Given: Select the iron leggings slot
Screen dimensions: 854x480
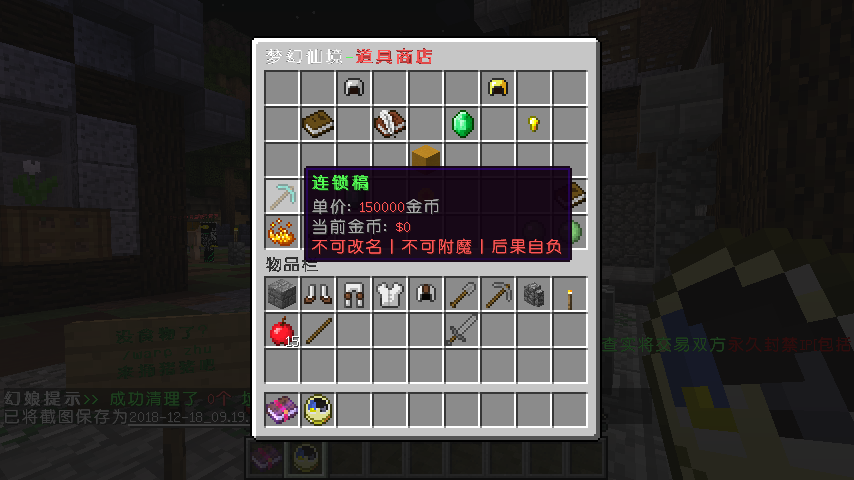Looking at the screenshot, I should [x=354, y=295].
